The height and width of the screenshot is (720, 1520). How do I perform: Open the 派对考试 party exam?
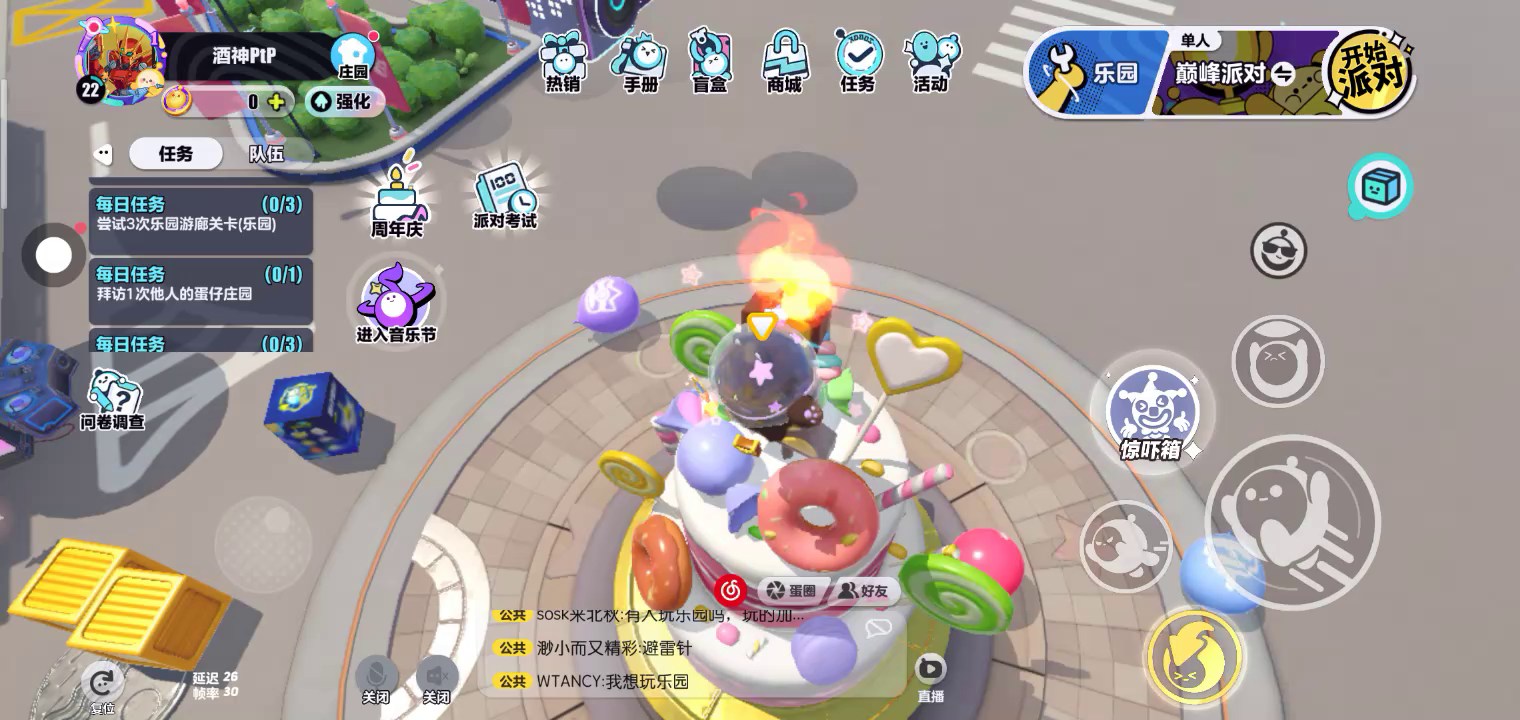[505, 195]
